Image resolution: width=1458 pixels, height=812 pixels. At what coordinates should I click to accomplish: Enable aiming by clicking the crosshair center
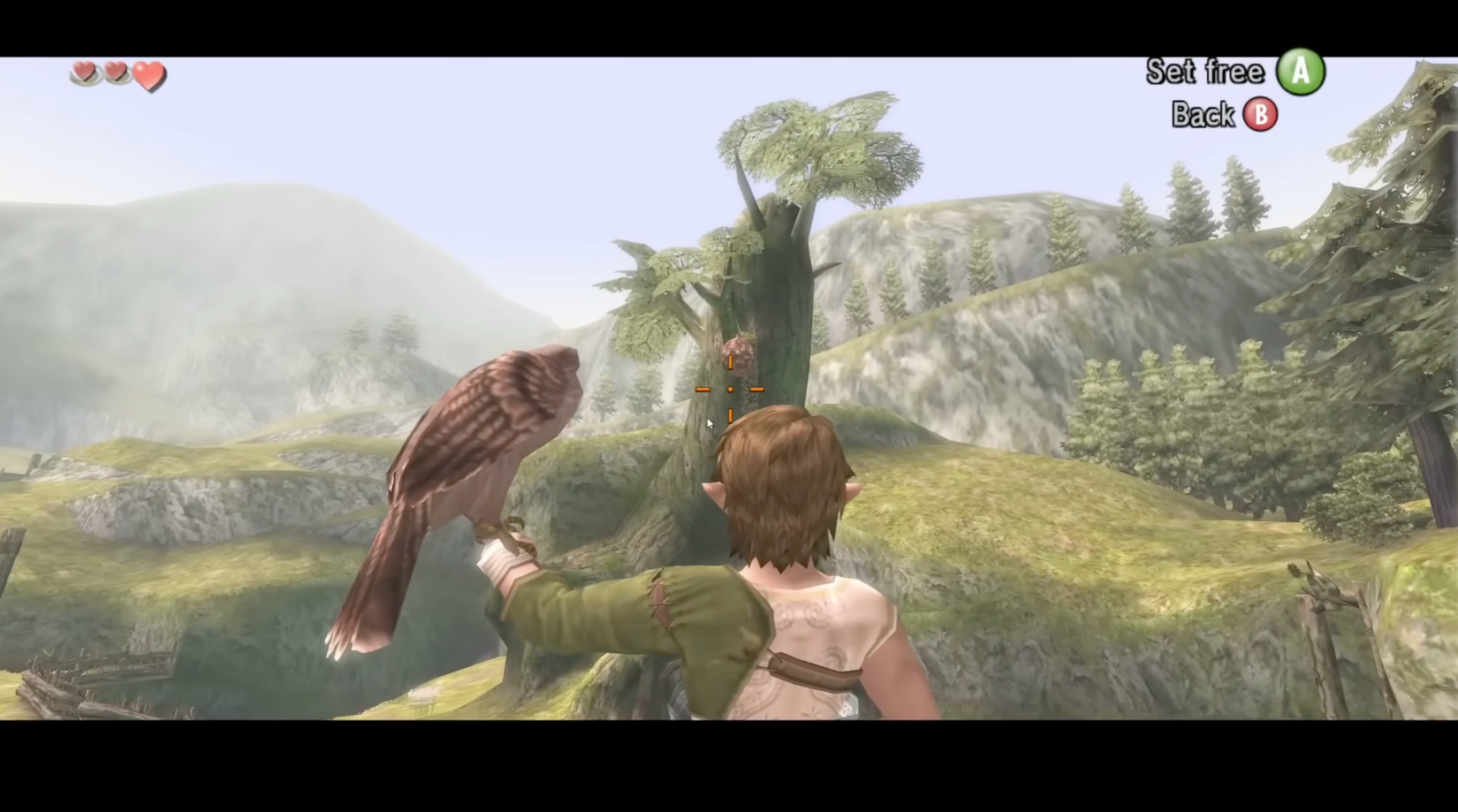(730, 389)
